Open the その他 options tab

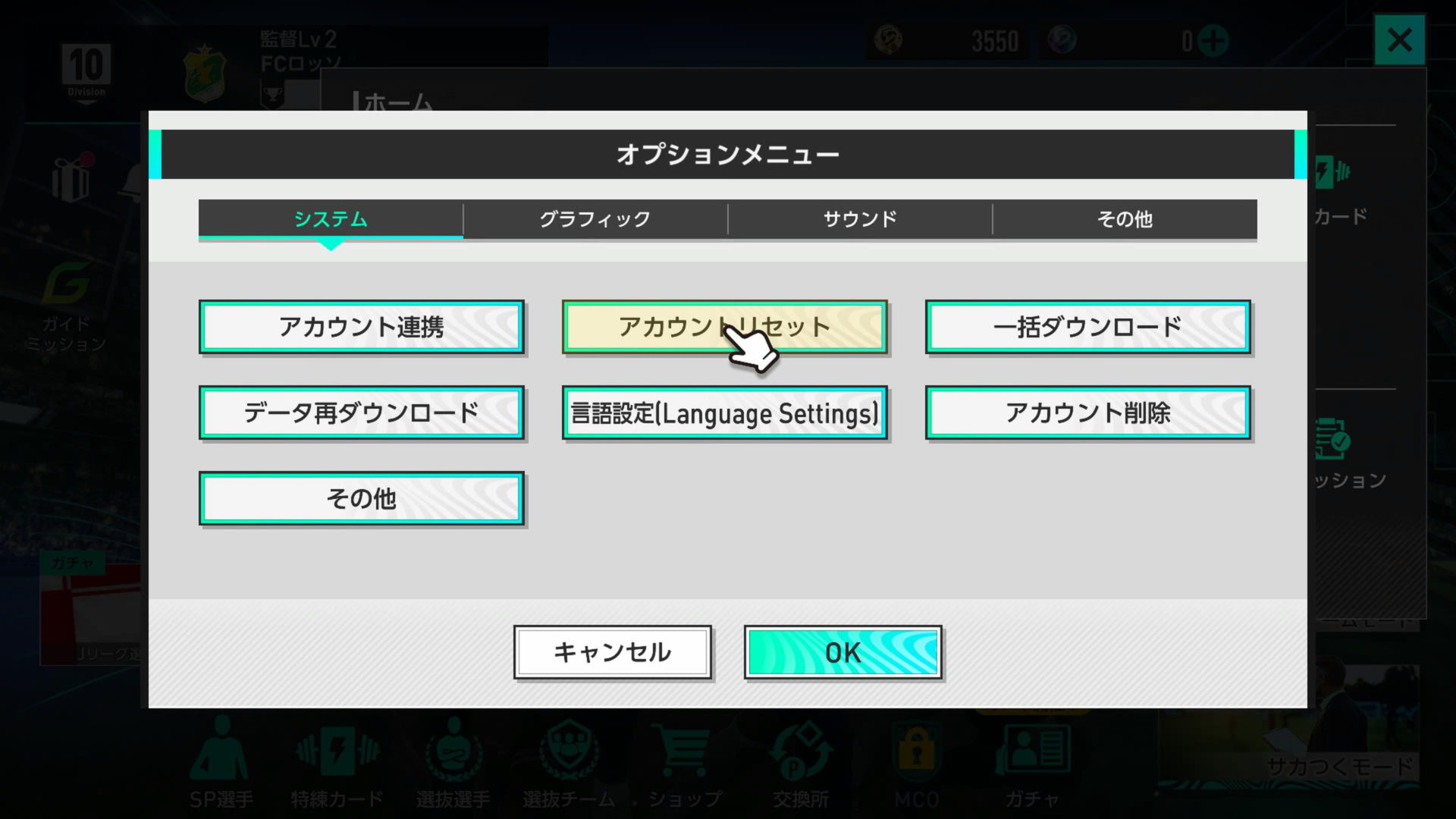tap(1123, 220)
